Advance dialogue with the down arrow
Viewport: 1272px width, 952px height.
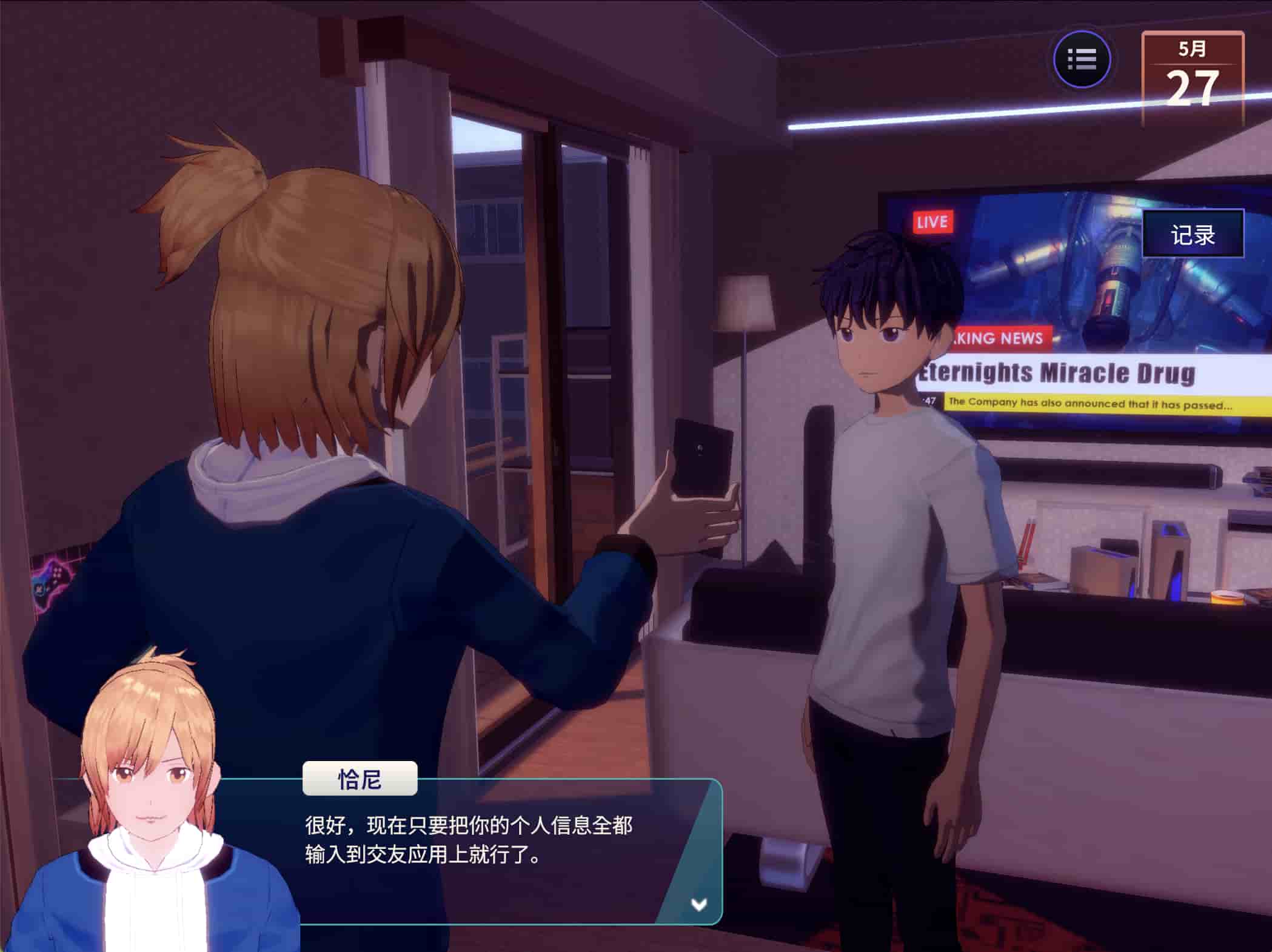click(699, 905)
